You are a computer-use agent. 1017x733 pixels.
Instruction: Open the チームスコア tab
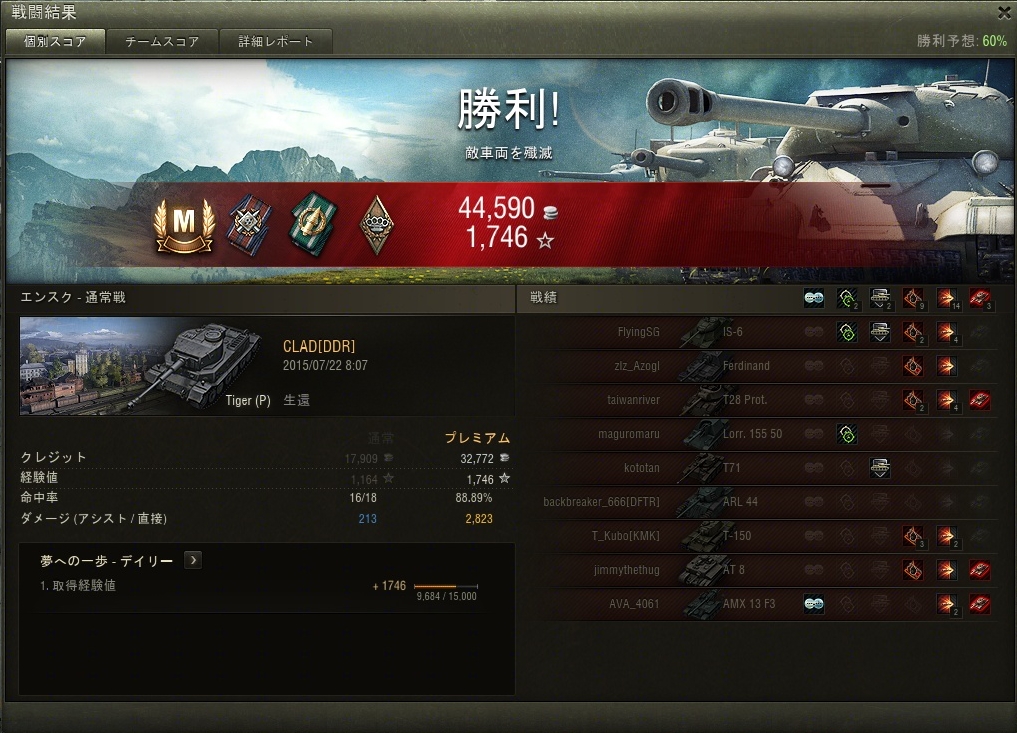pos(162,42)
